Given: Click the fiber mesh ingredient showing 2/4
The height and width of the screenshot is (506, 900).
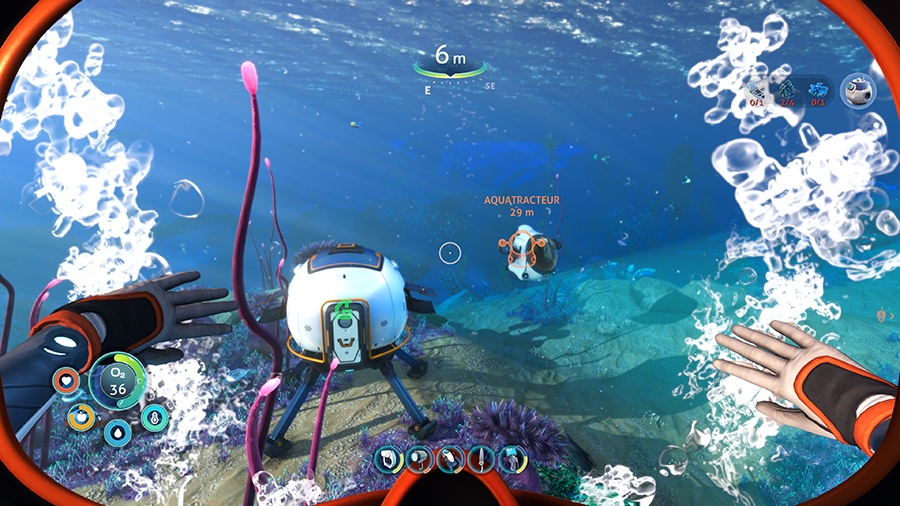Looking at the screenshot, I should click(x=787, y=90).
